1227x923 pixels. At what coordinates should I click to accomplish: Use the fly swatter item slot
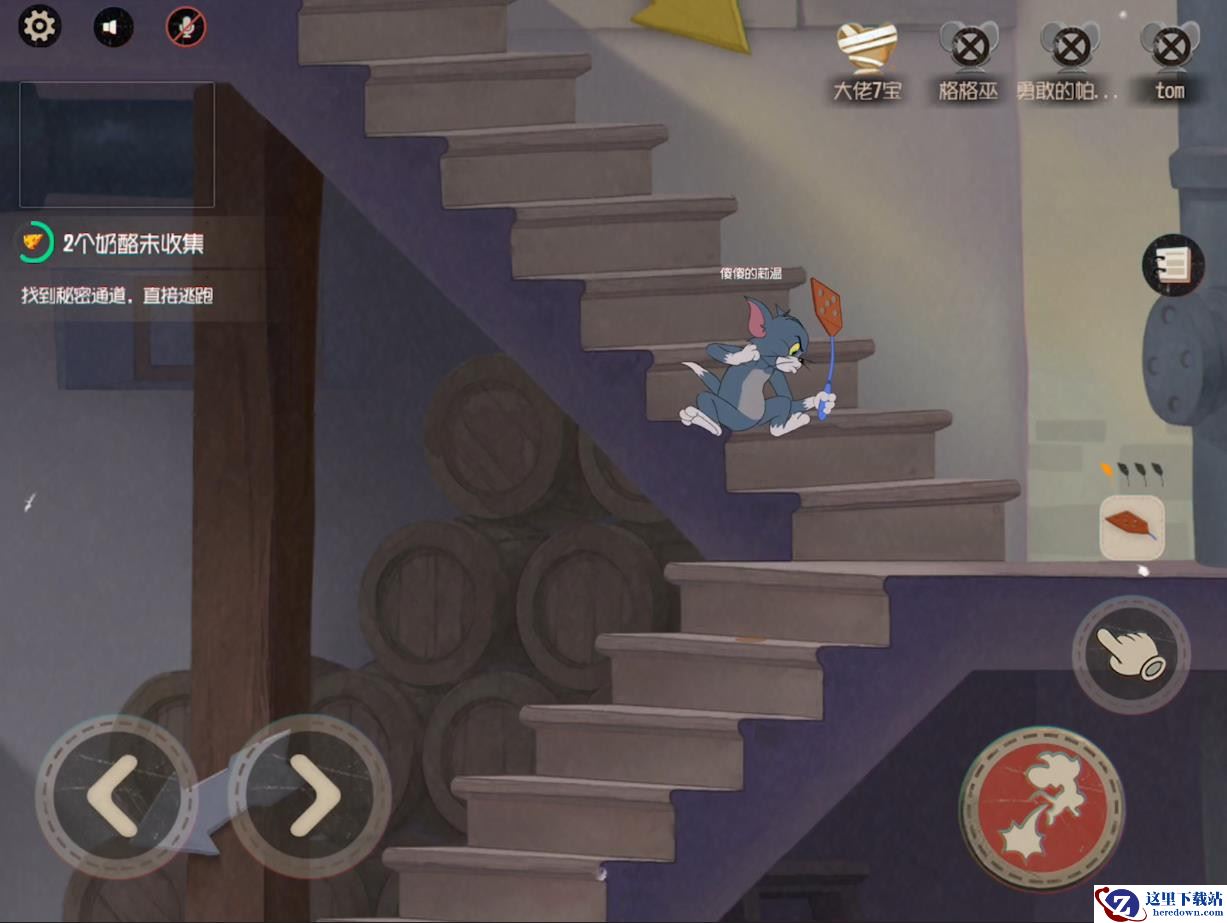(x=1132, y=527)
